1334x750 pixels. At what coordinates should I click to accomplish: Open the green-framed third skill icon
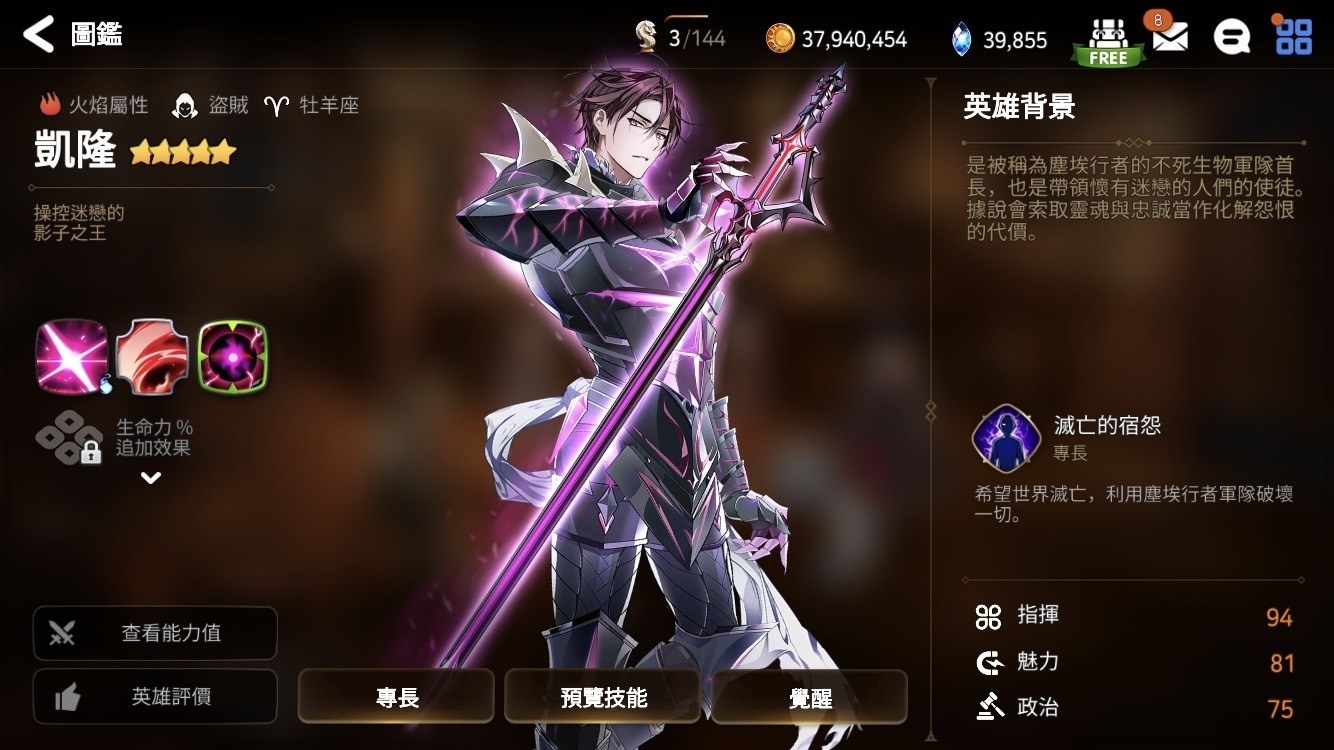coord(233,357)
